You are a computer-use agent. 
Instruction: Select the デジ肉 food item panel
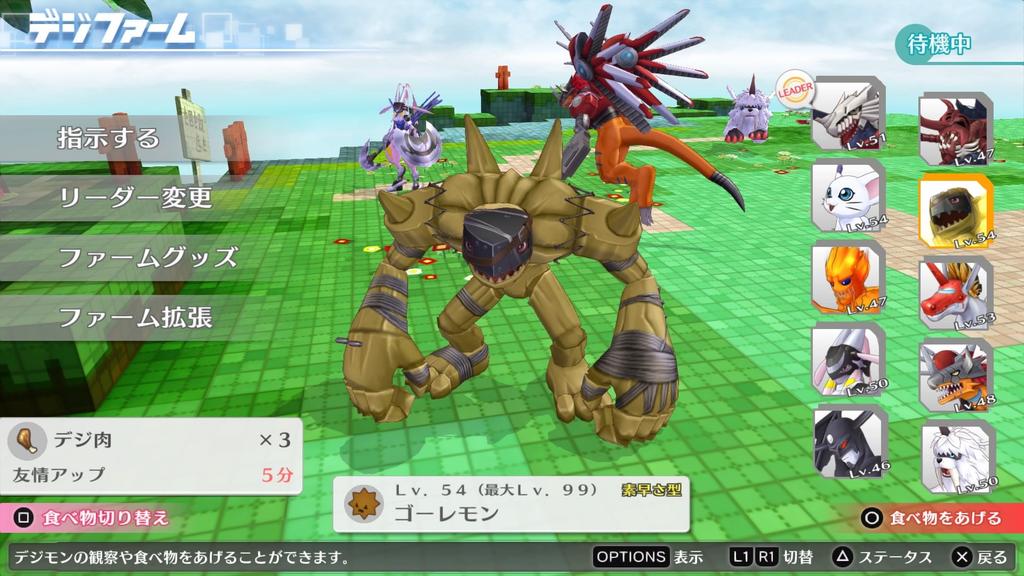click(x=152, y=455)
